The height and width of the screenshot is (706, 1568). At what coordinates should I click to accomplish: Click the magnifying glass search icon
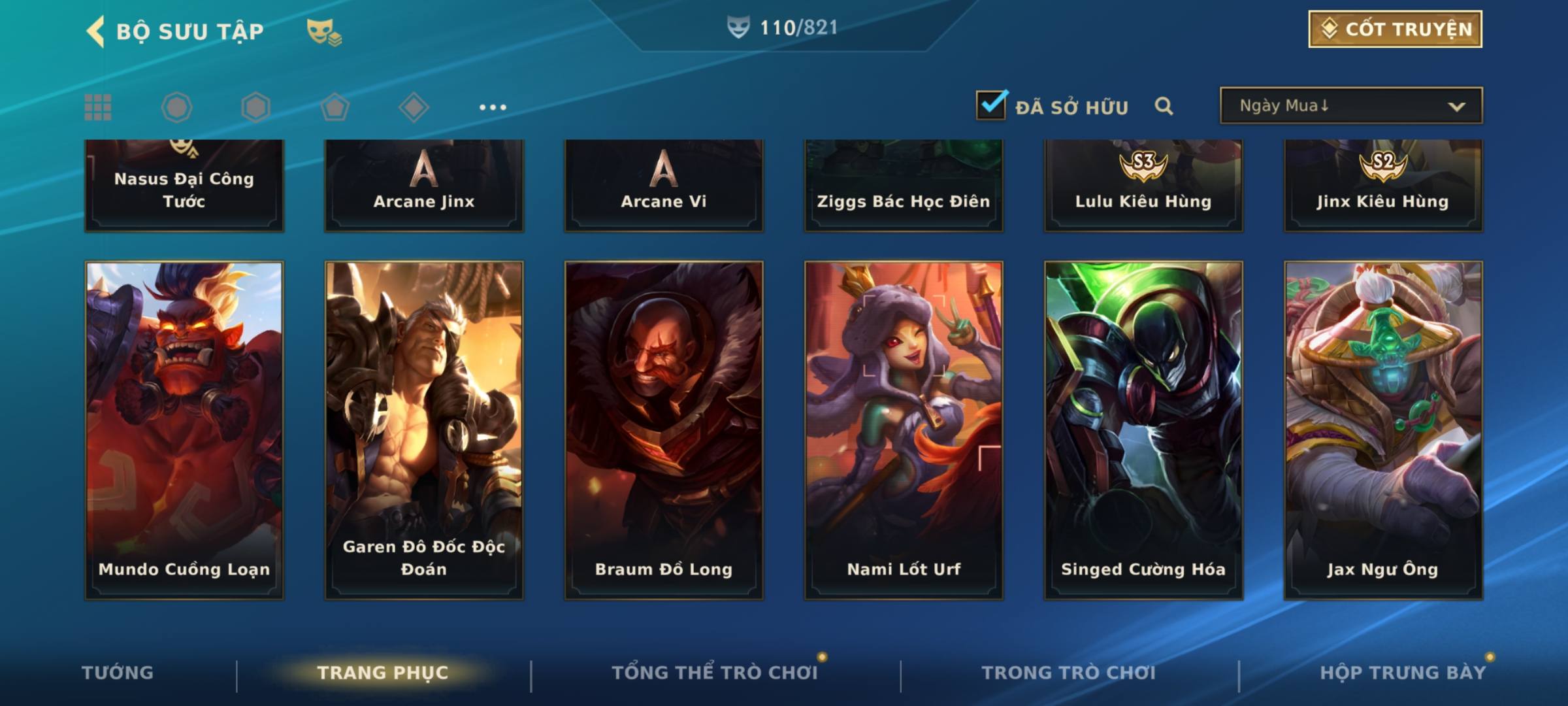[x=1164, y=106]
